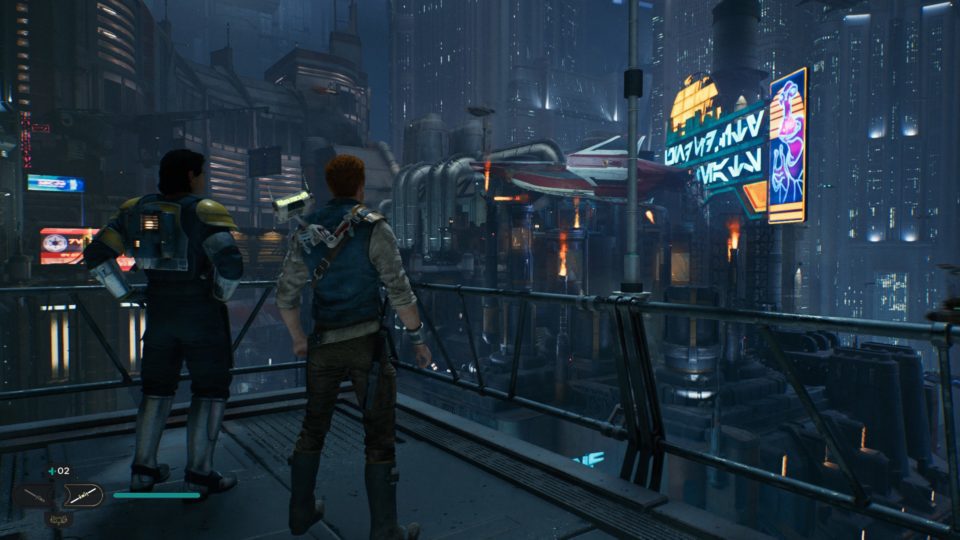Select the single-blade lightsaber stance icon
The height and width of the screenshot is (540, 960).
click(36, 495)
